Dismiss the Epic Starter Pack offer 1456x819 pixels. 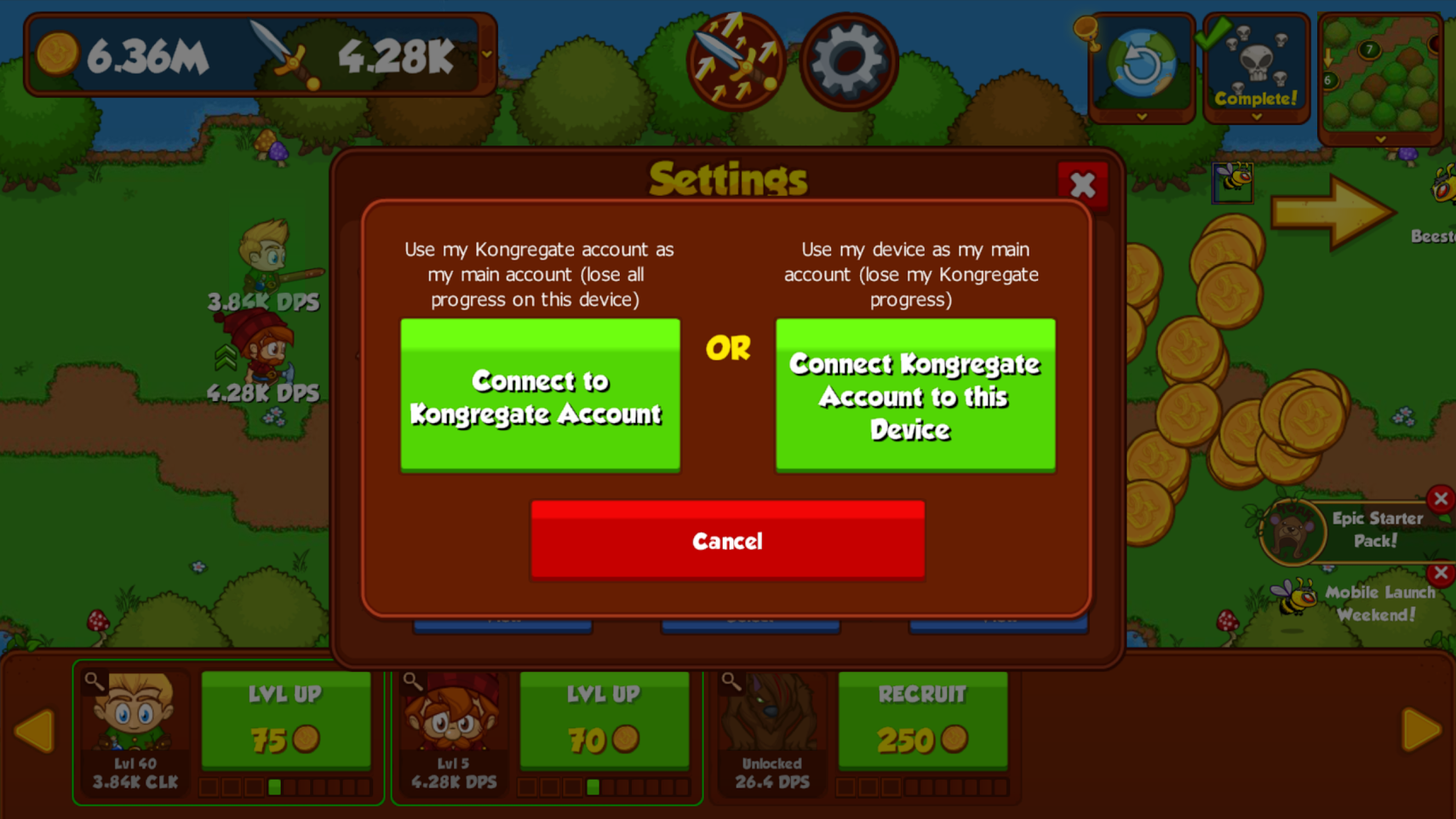[x=1442, y=499]
